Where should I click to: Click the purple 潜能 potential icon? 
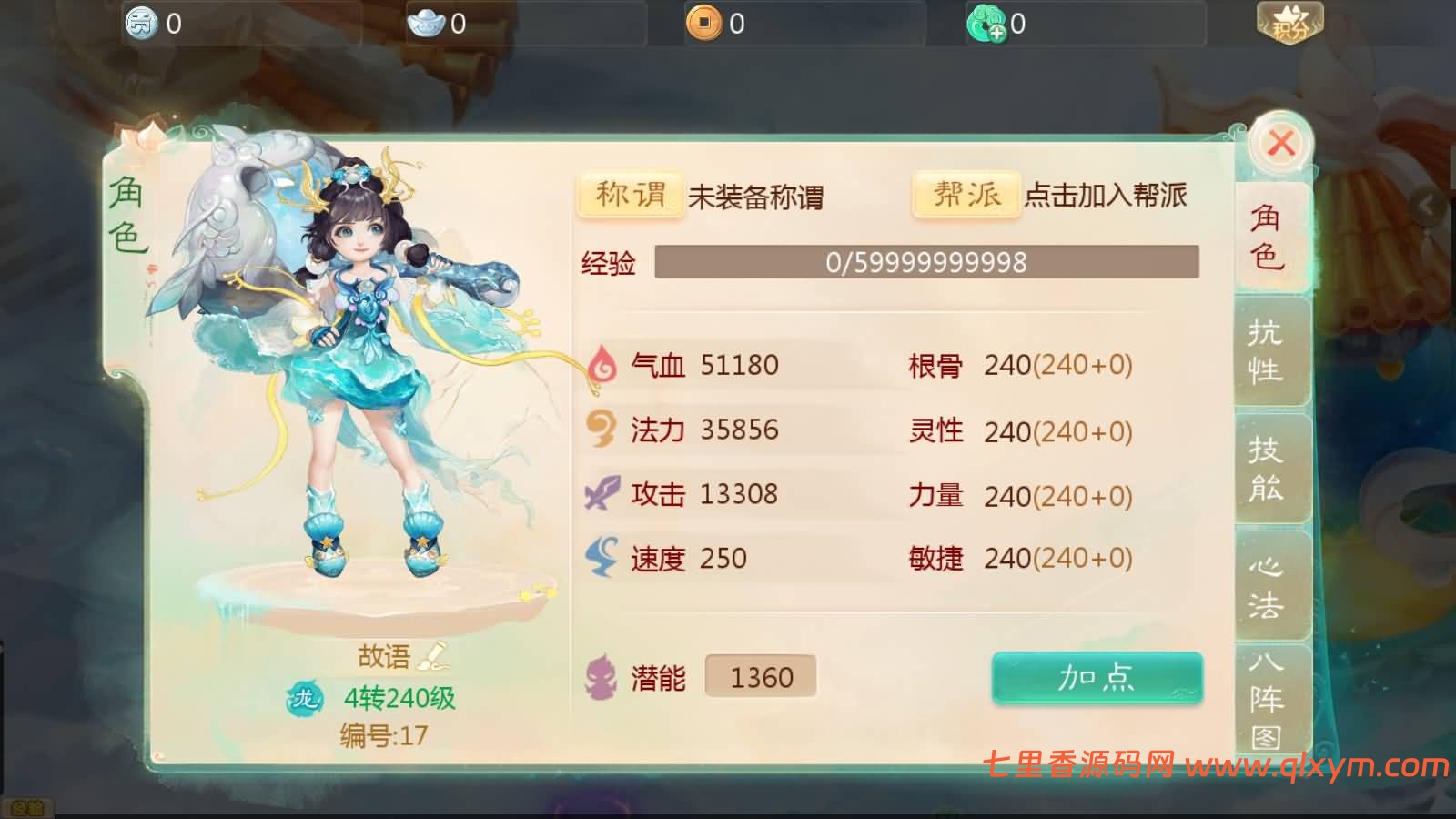tap(602, 675)
